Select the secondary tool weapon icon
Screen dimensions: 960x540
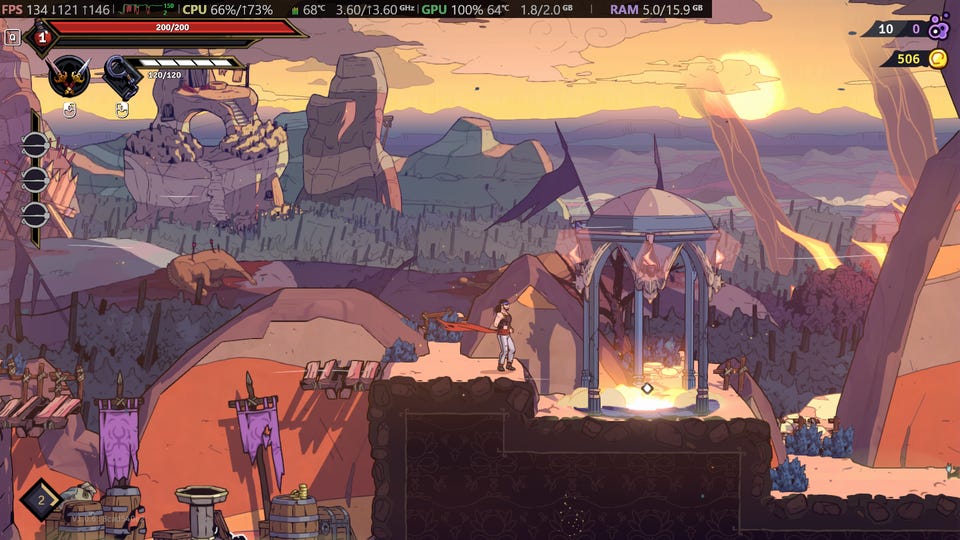(122, 76)
